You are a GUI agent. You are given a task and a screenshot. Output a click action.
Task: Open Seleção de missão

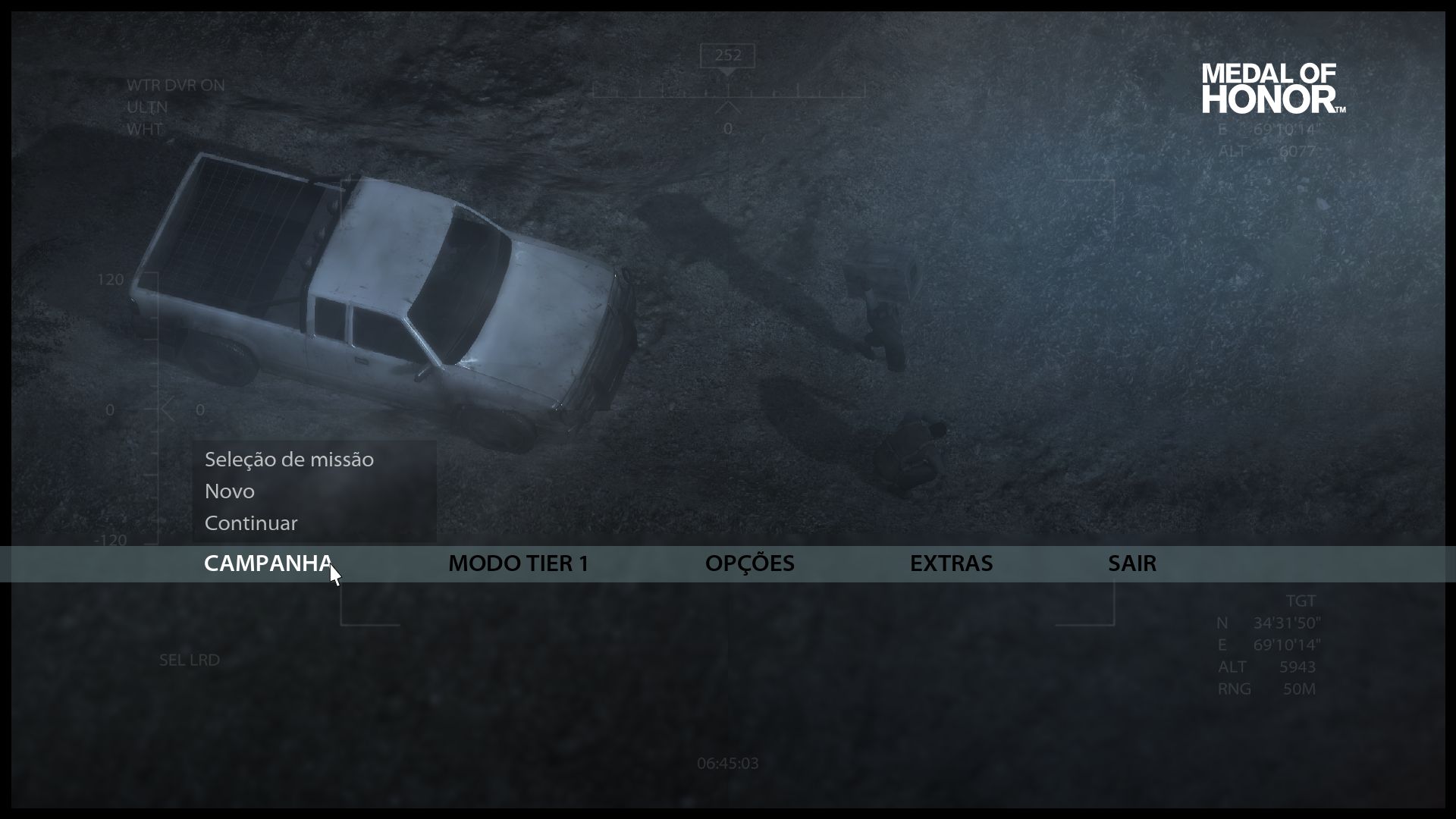(289, 460)
